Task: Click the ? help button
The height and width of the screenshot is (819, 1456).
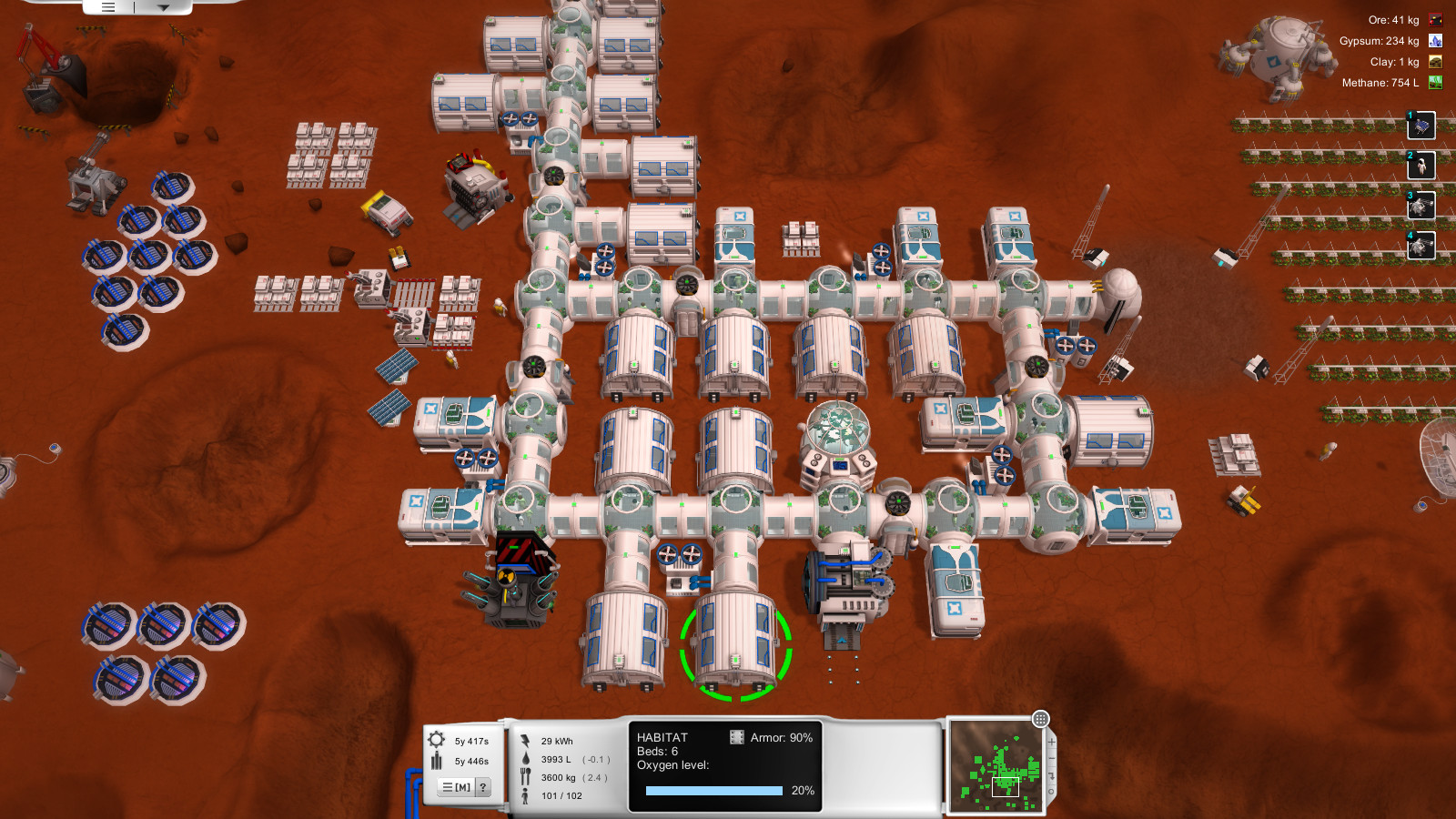Action: click(x=482, y=787)
